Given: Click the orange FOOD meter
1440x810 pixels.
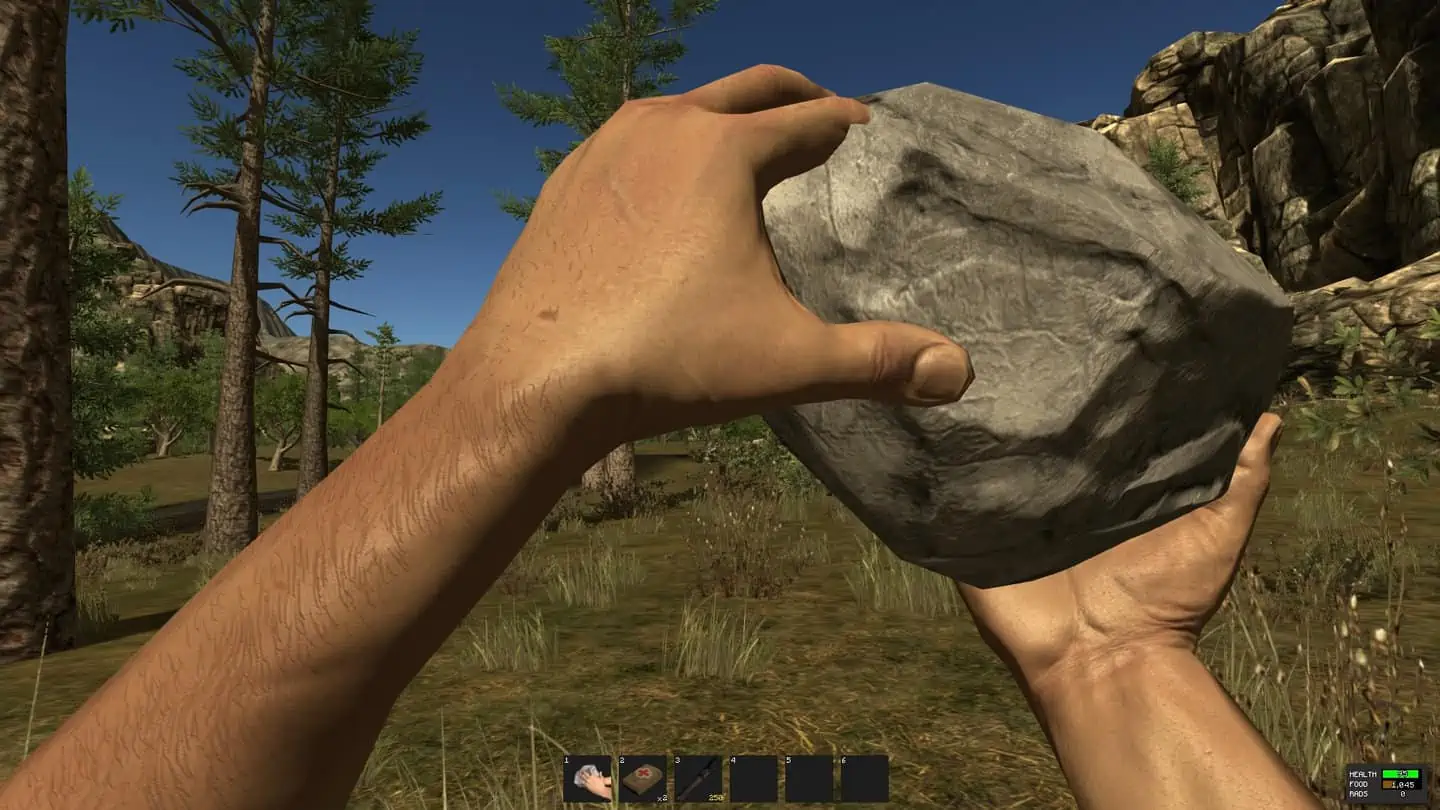Looking at the screenshot, I should pos(1387,785).
